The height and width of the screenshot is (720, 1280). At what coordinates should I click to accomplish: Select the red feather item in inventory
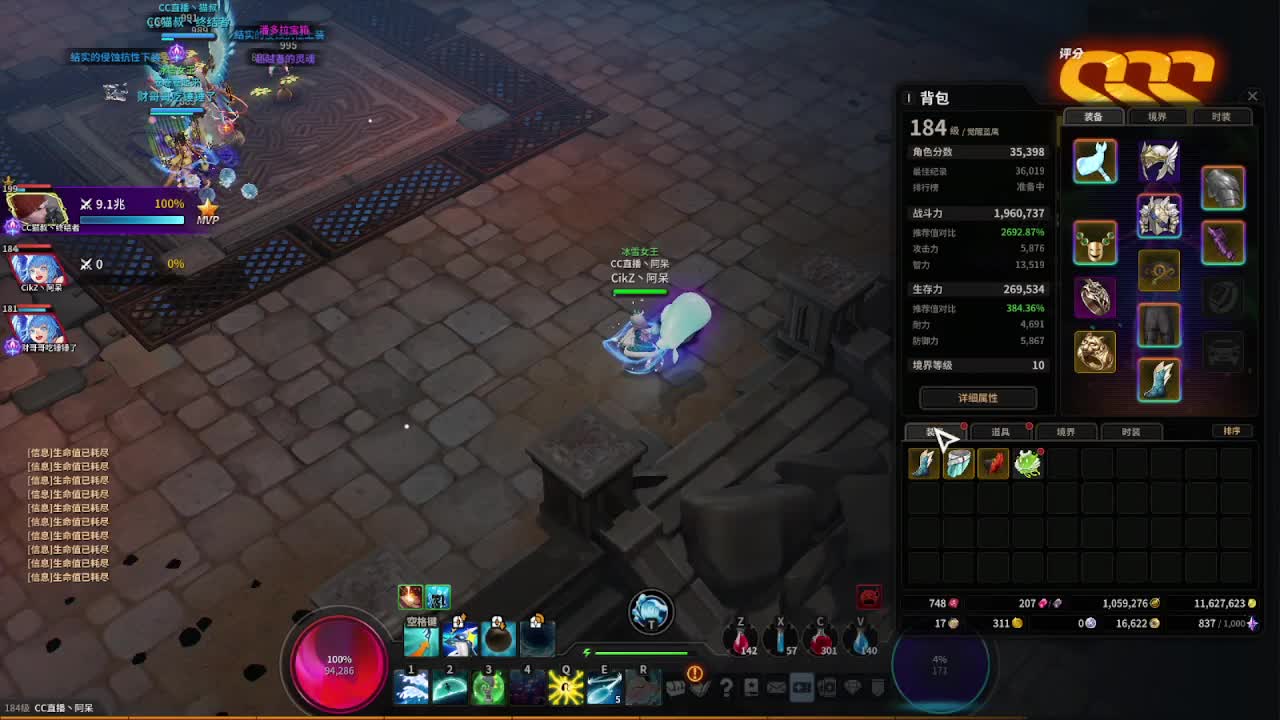coord(993,463)
